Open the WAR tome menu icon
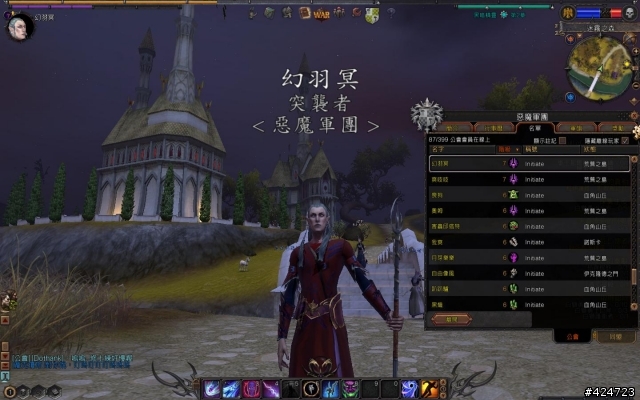The width and height of the screenshot is (640, 400). tap(321, 14)
